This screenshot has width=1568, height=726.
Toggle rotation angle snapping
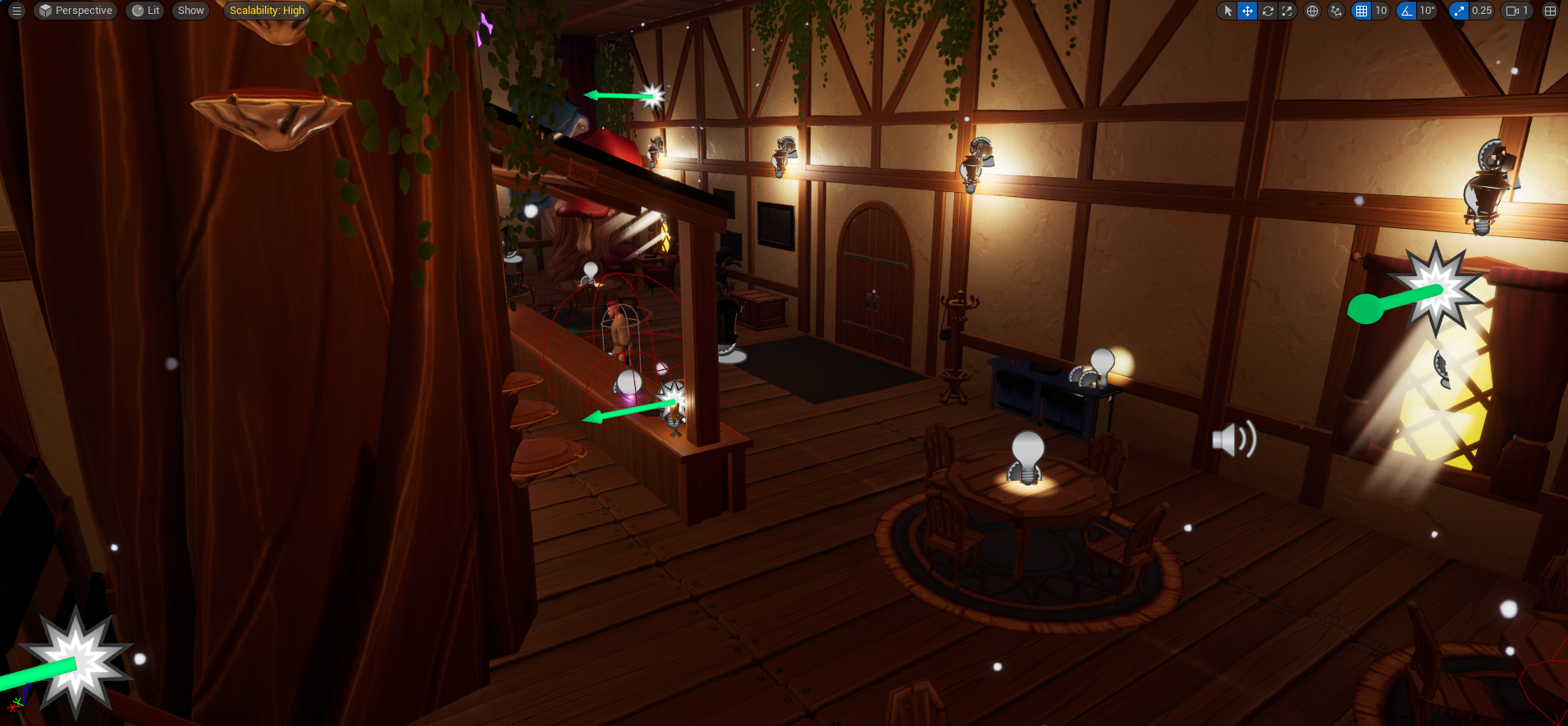[x=1405, y=11]
